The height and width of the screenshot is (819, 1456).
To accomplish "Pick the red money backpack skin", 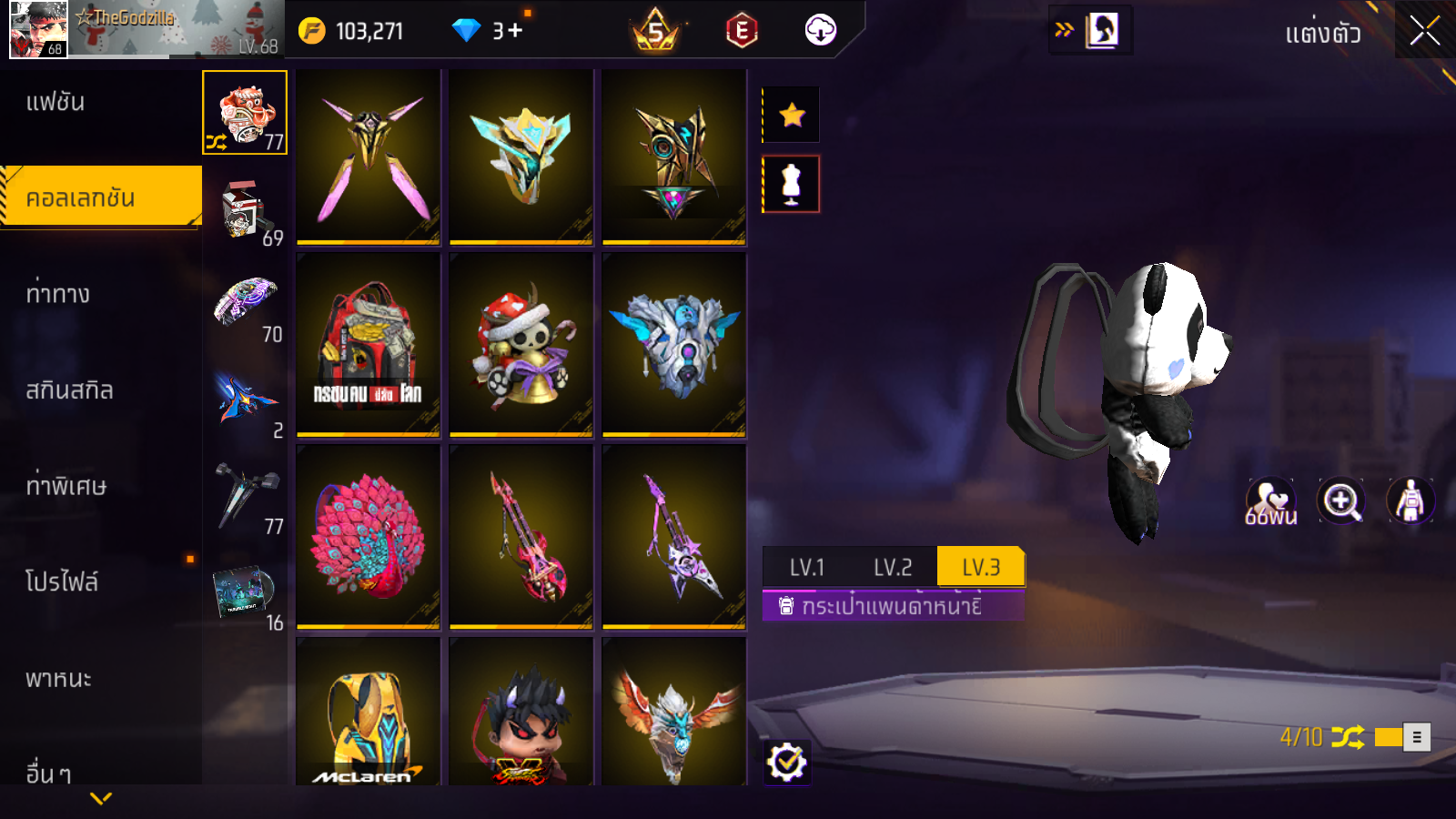I will (x=368, y=344).
